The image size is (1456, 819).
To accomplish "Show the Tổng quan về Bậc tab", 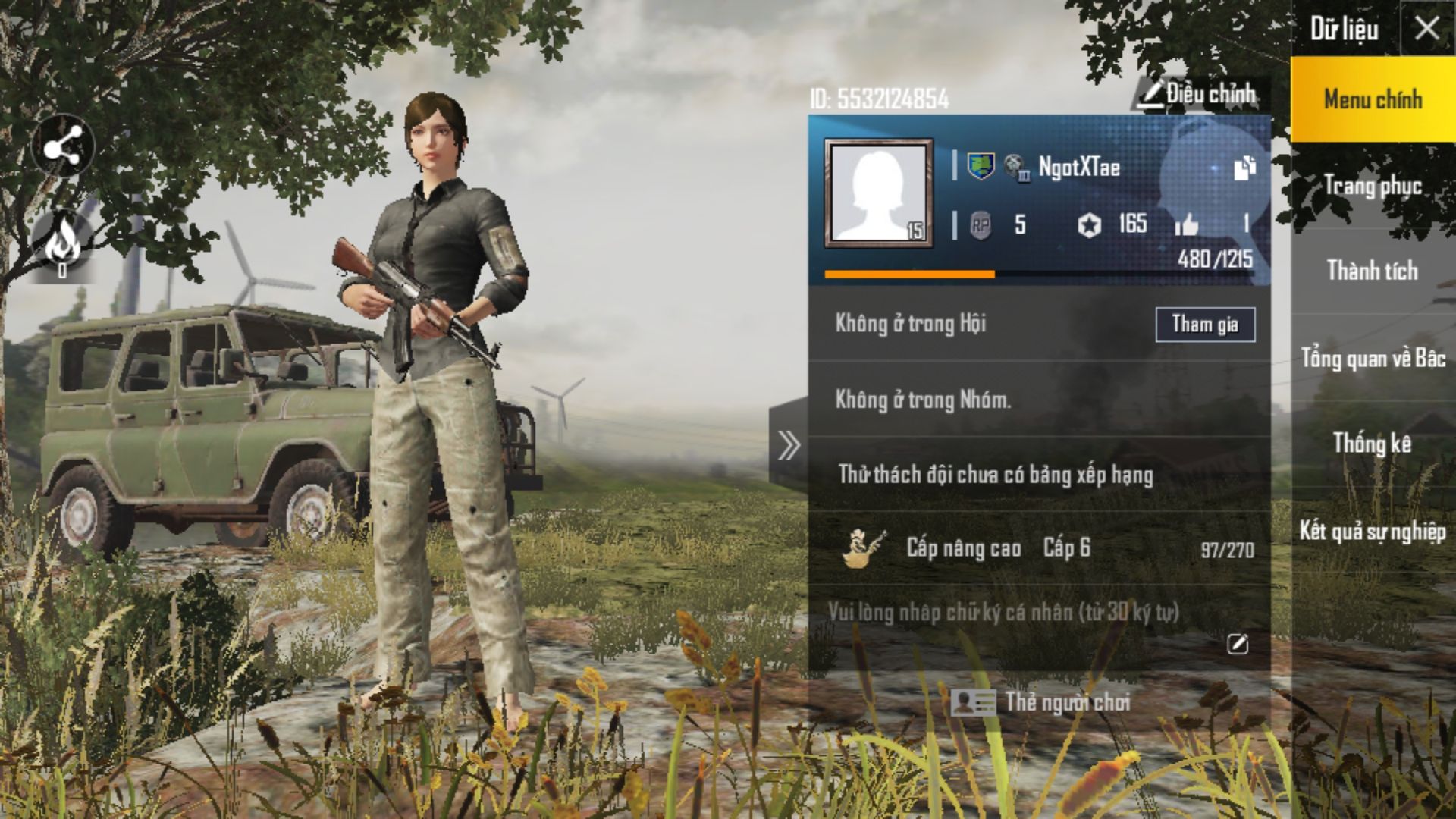I will coord(1373,358).
